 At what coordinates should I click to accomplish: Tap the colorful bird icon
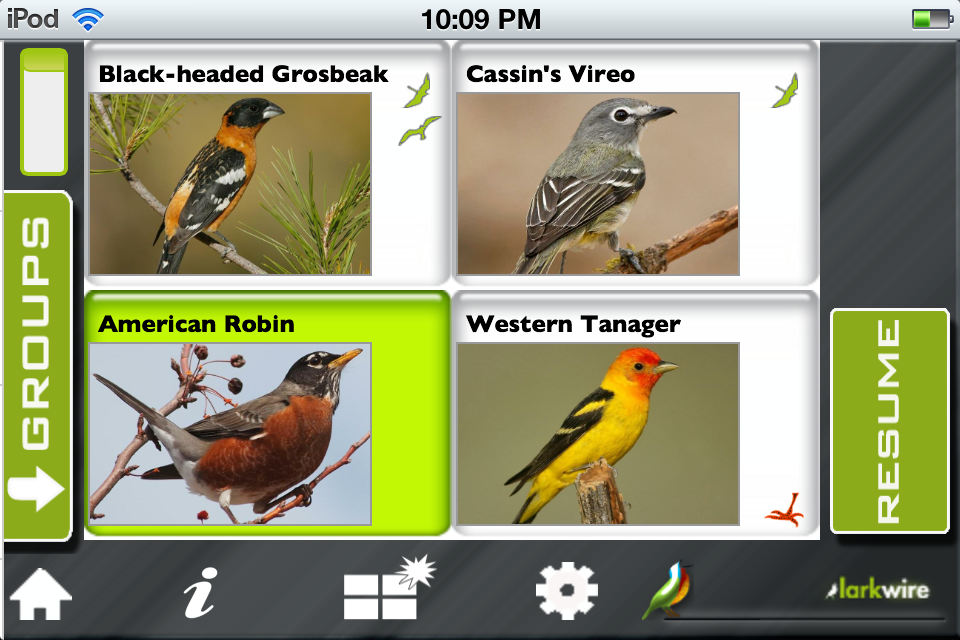click(666, 591)
